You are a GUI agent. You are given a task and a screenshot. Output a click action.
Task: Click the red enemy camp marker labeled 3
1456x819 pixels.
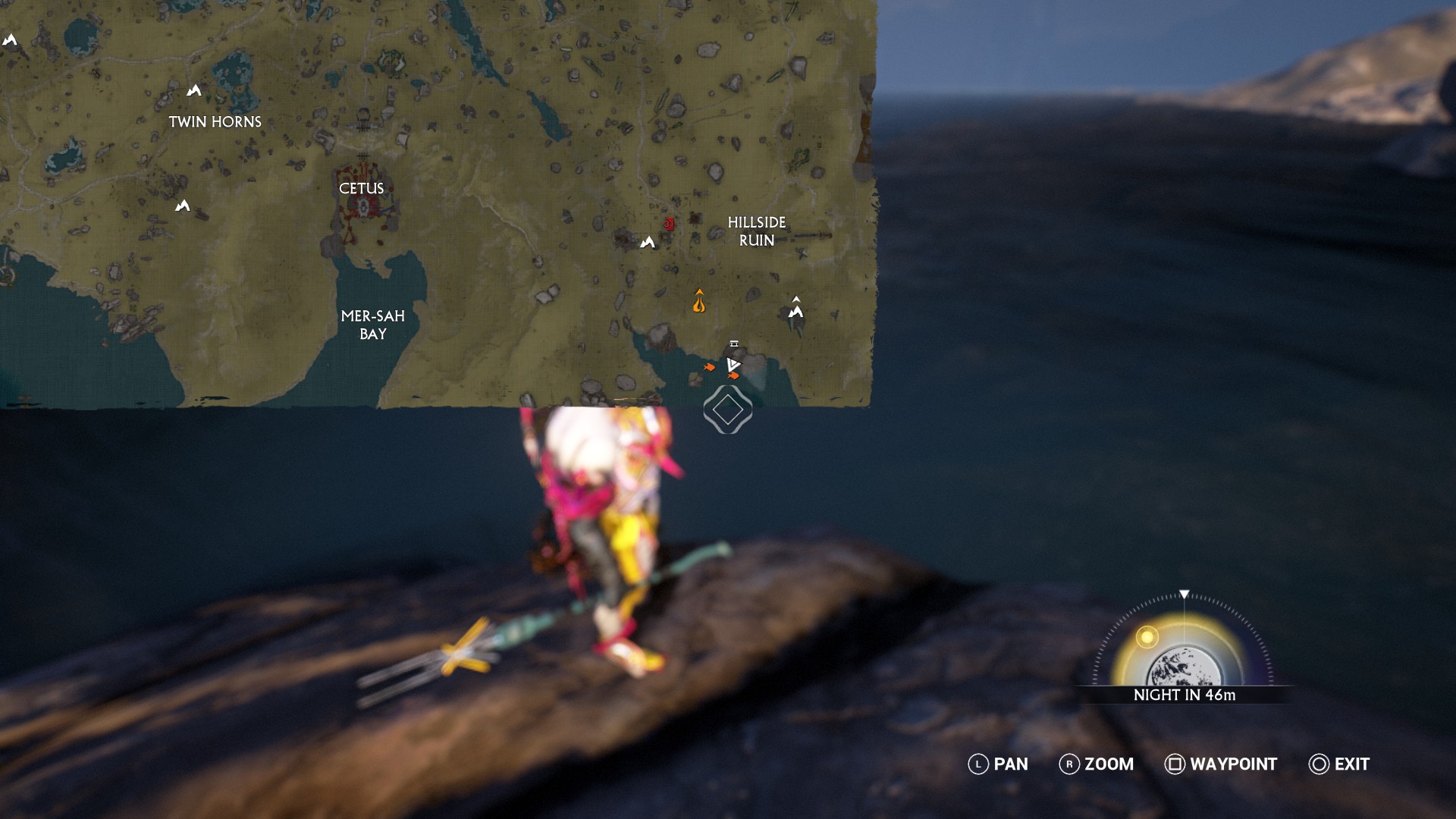tap(668, 224)
